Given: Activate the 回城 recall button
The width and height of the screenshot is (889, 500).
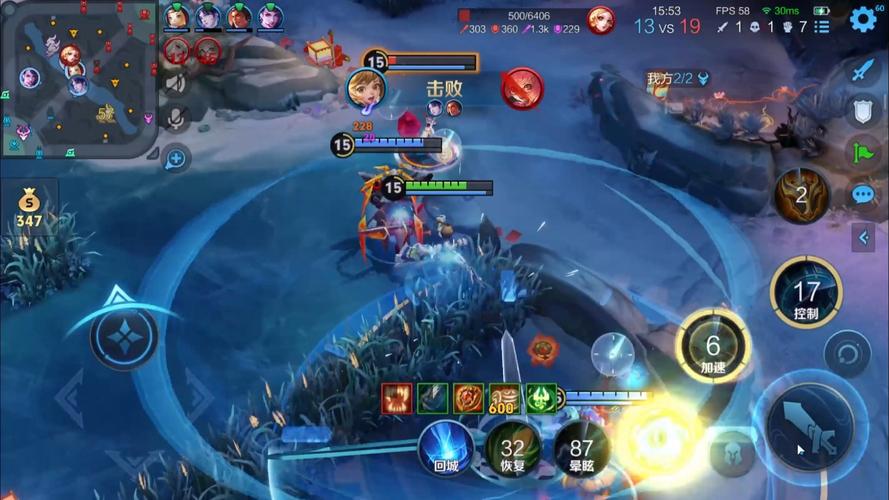Looking at the screenshot, I should (x=445, y=446).
